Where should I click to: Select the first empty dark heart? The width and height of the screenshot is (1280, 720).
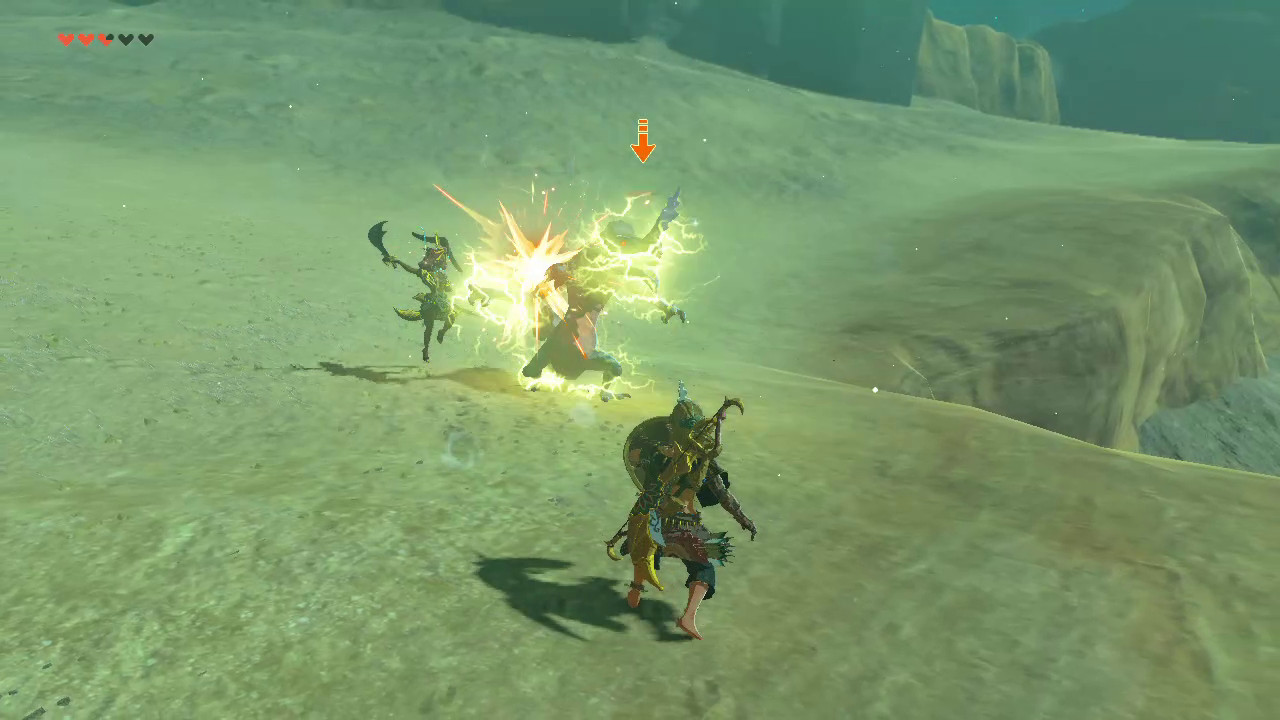tap(126, 40)
